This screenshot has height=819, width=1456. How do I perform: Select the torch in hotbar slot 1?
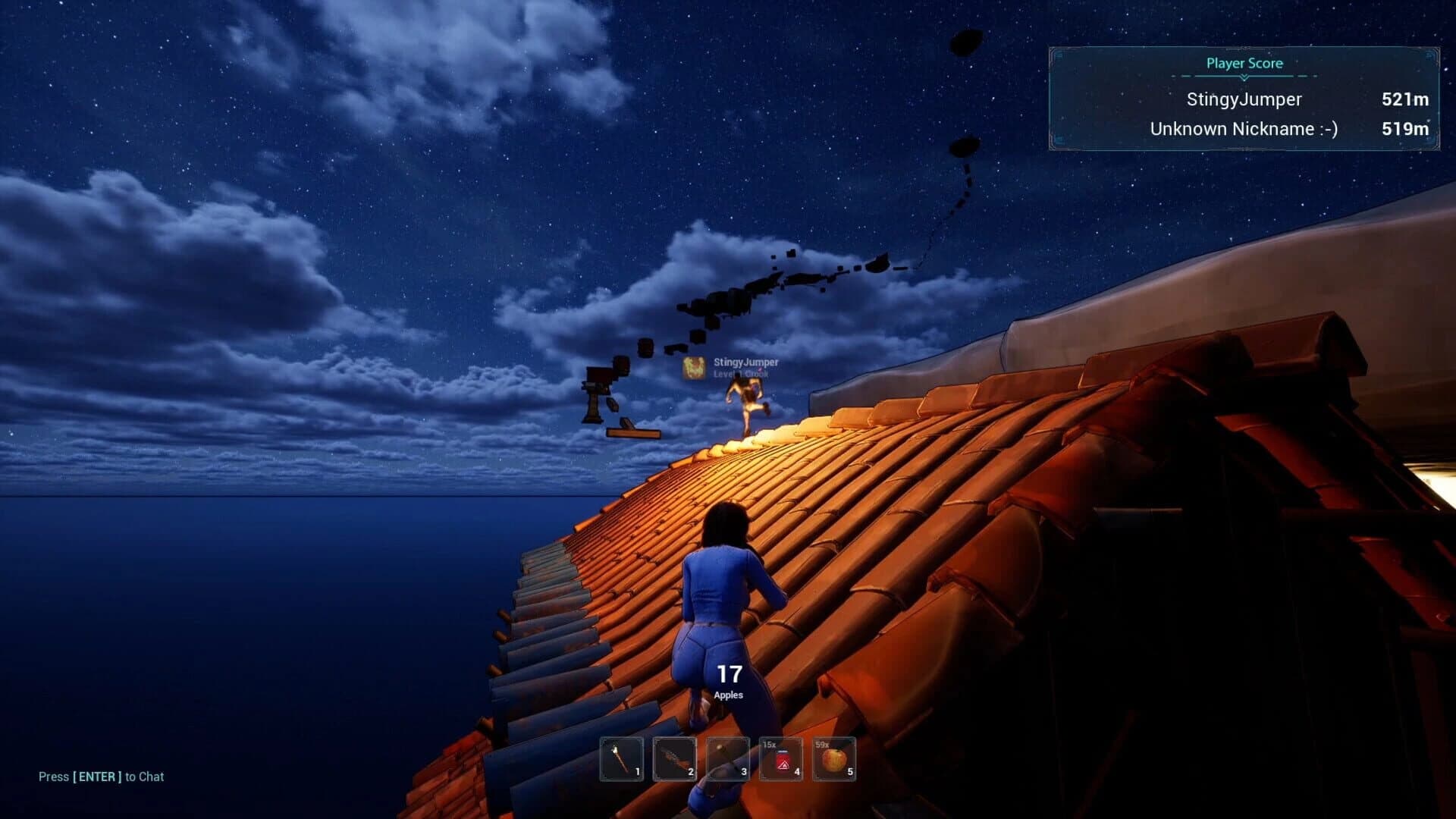tap(620, 758)
